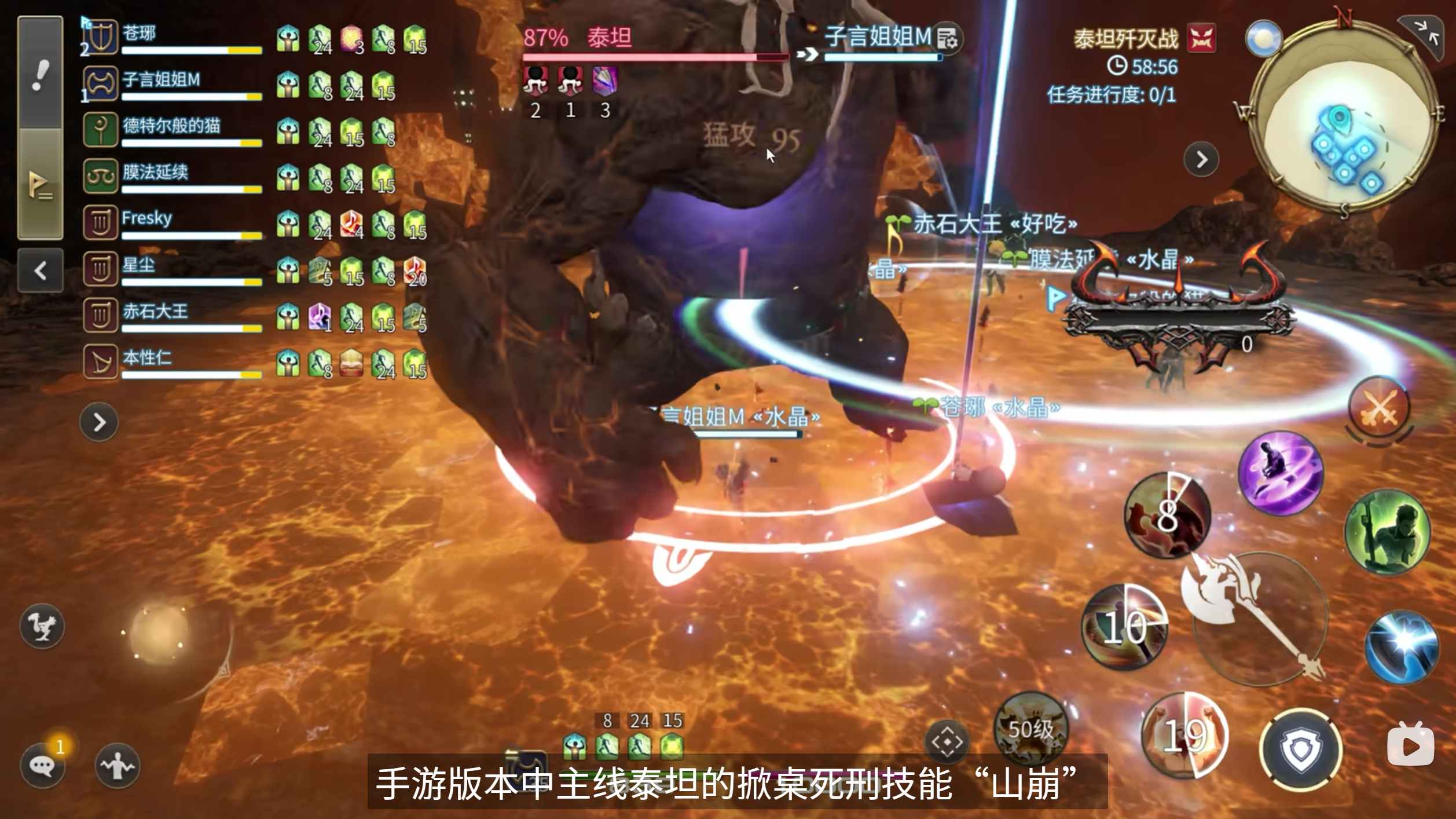The image size is (1456, 819).
Task: Collapse the party list with the left arrow
Action: click(40, 270)
